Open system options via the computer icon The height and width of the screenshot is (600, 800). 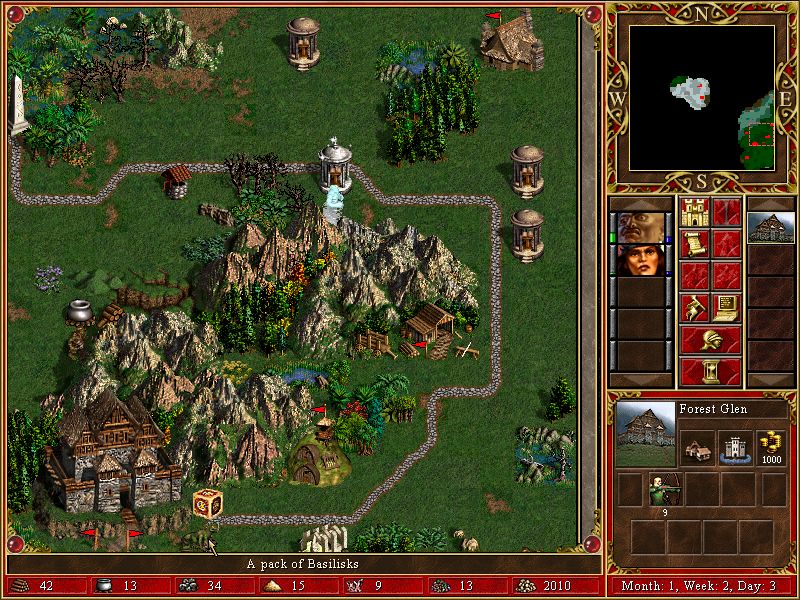727,306
